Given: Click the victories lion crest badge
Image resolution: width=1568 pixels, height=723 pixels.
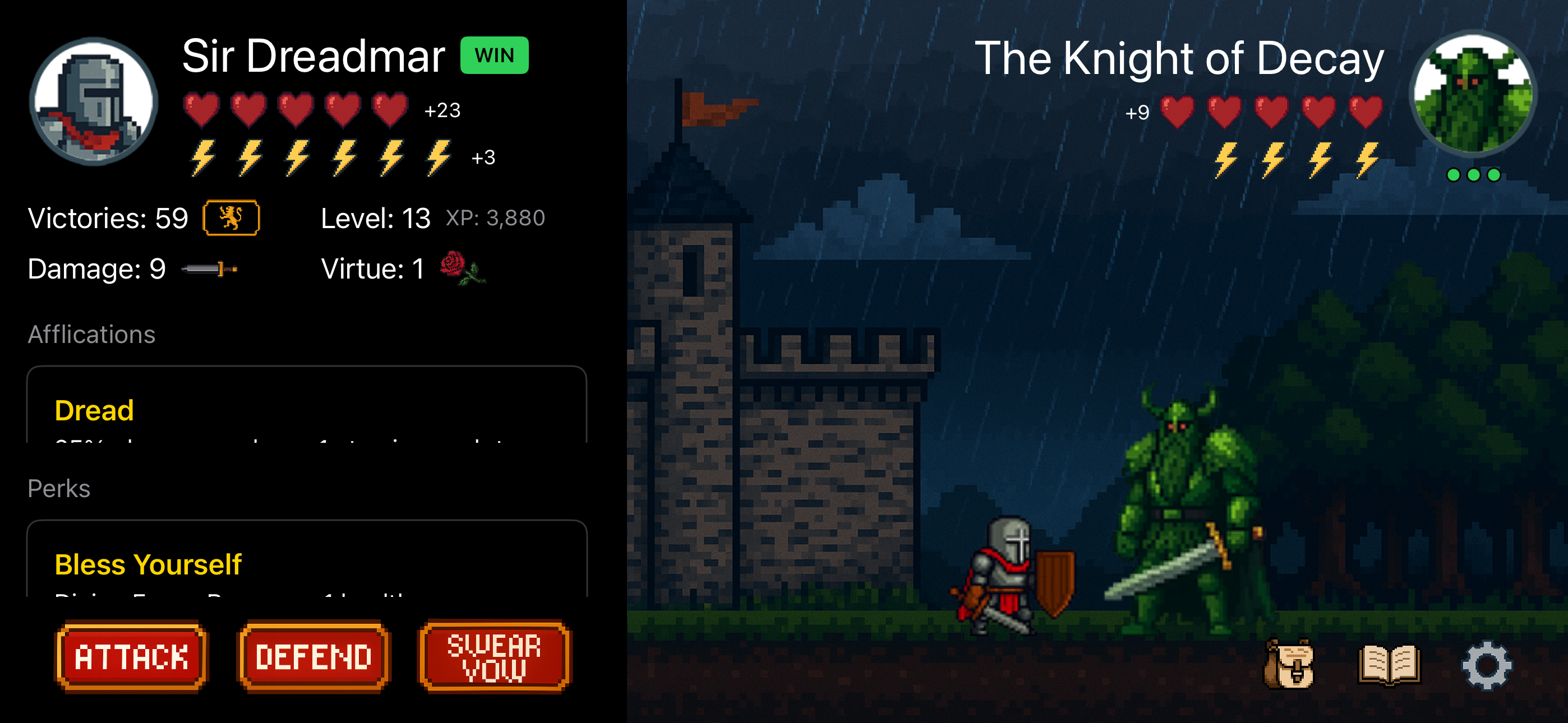Looking at the screenshot, I should tap(230, 217).
